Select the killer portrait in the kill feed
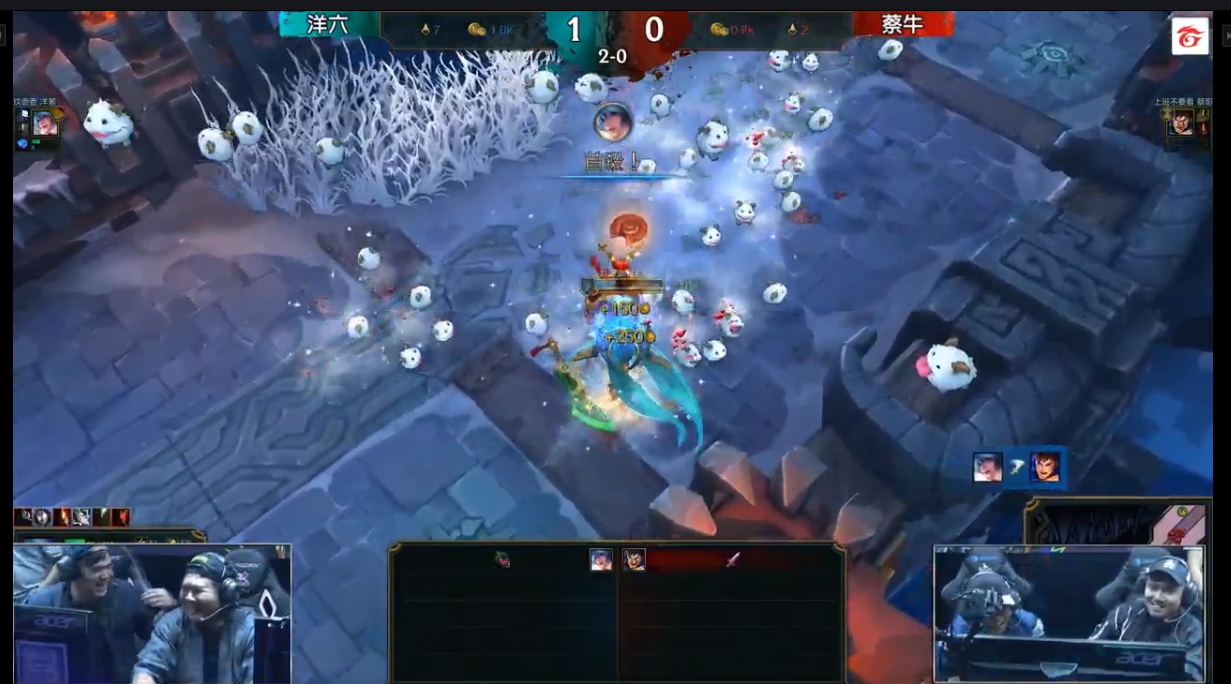 pos(988,467)
